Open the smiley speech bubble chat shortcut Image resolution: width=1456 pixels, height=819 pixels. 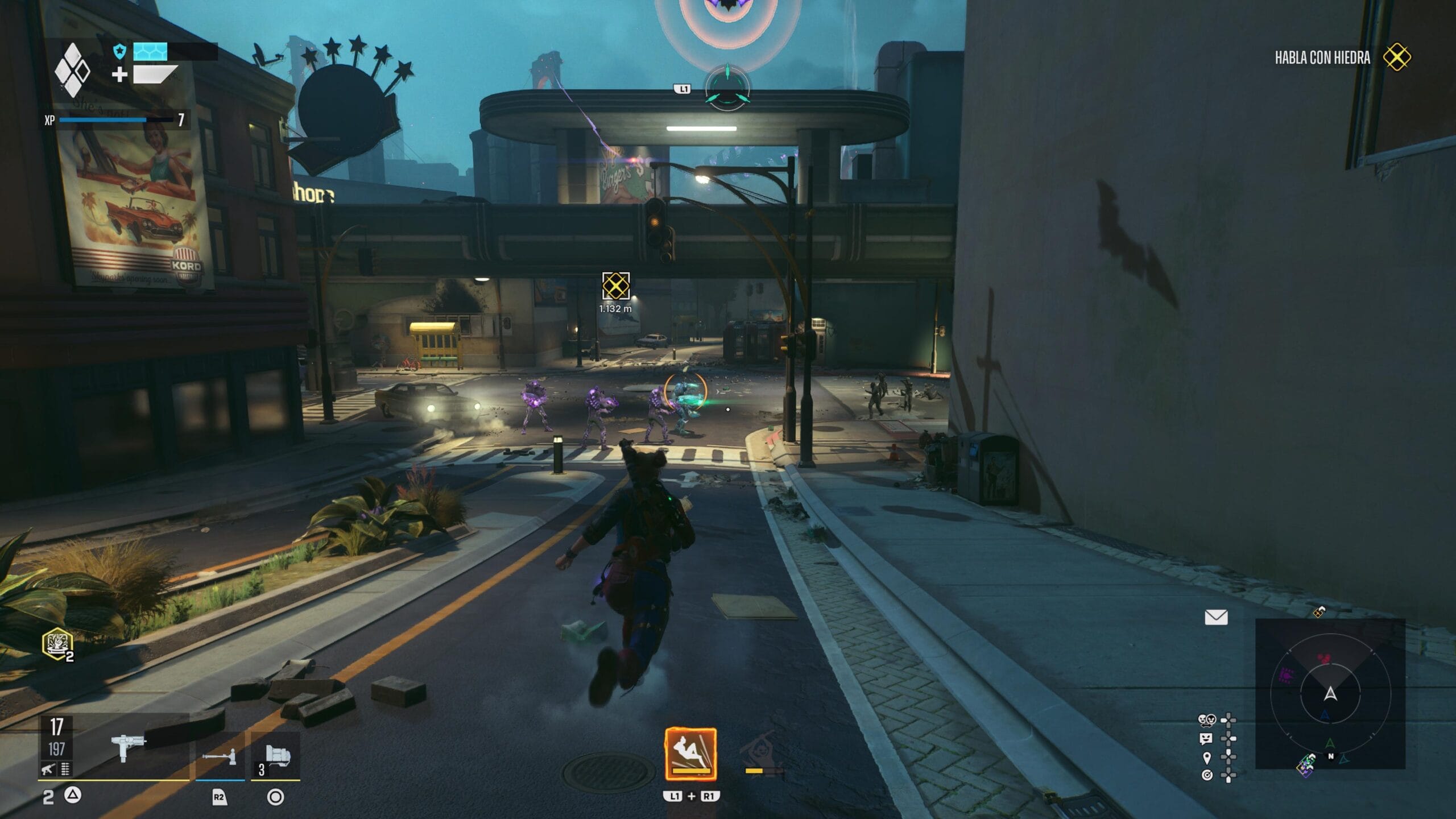(1206, 739)
